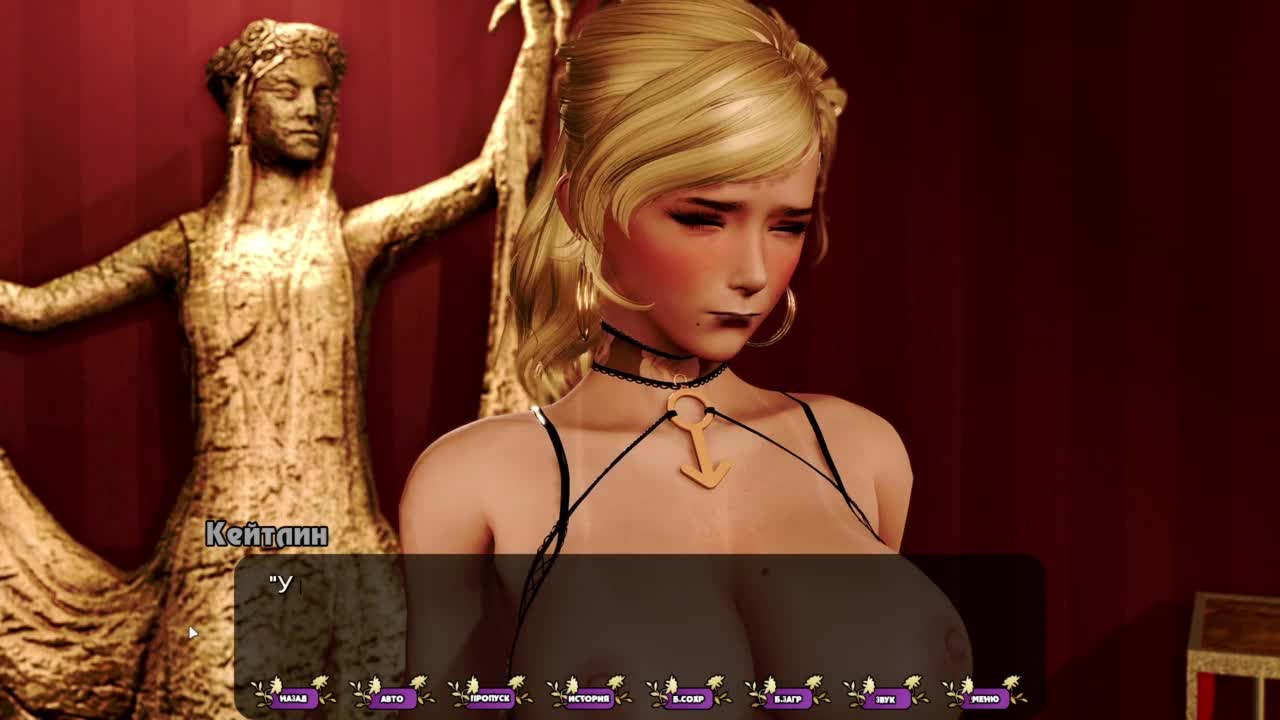Open the МЕНЮ button

pos(984,698)
